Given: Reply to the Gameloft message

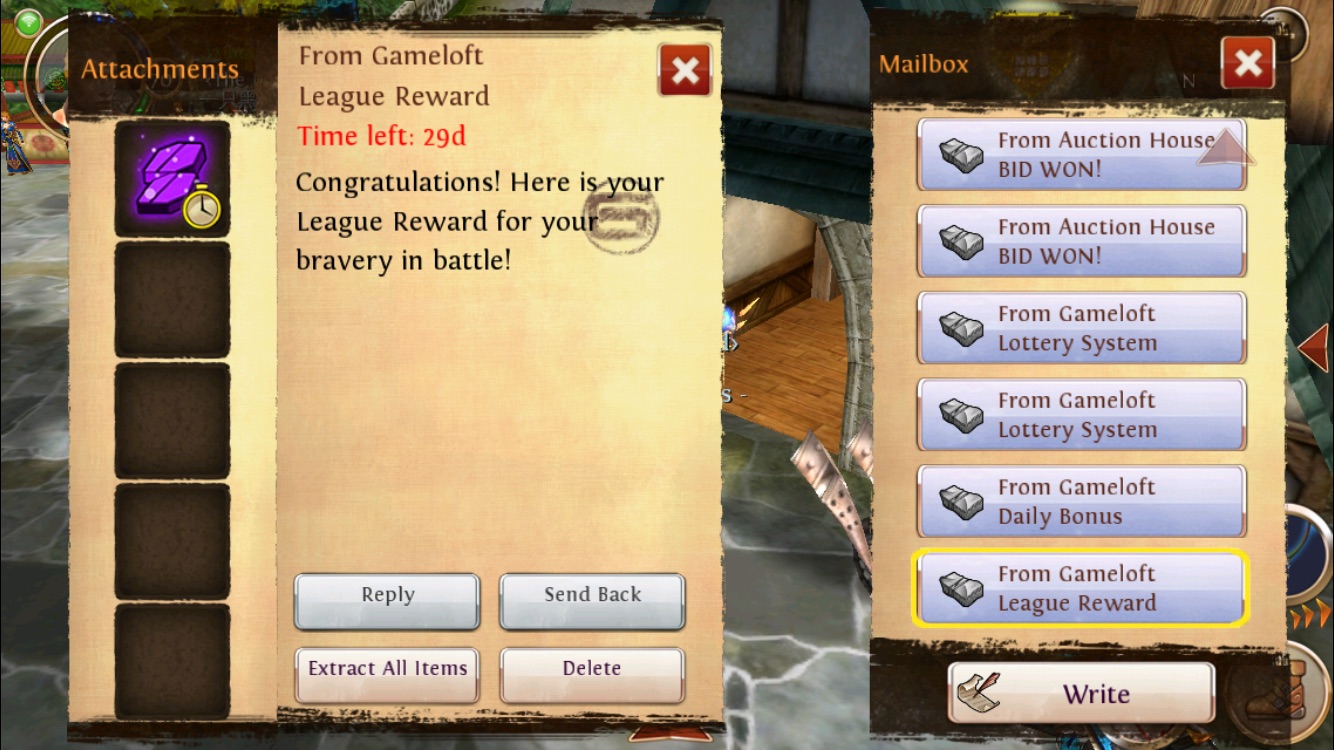Looking at the screenshot, I should (387, 601).
